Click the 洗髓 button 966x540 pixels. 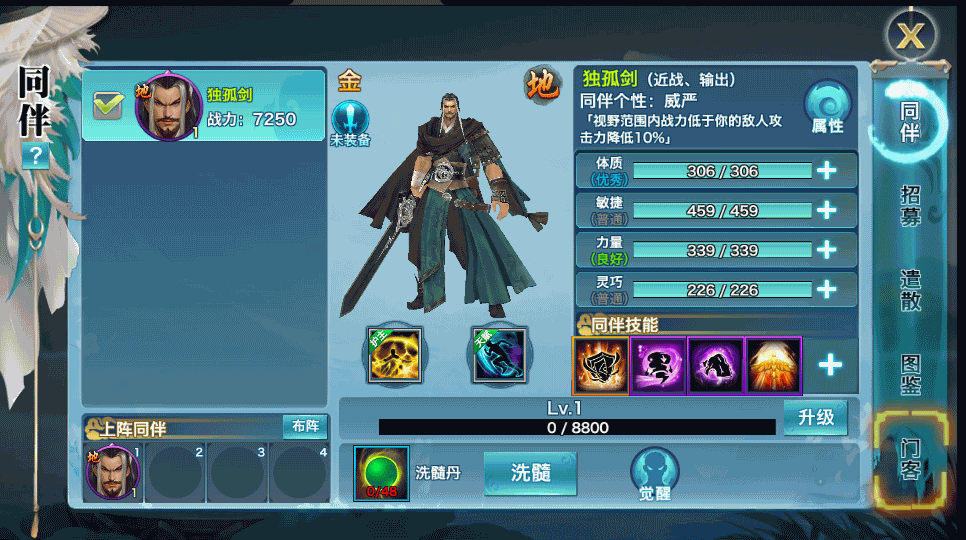530,472
